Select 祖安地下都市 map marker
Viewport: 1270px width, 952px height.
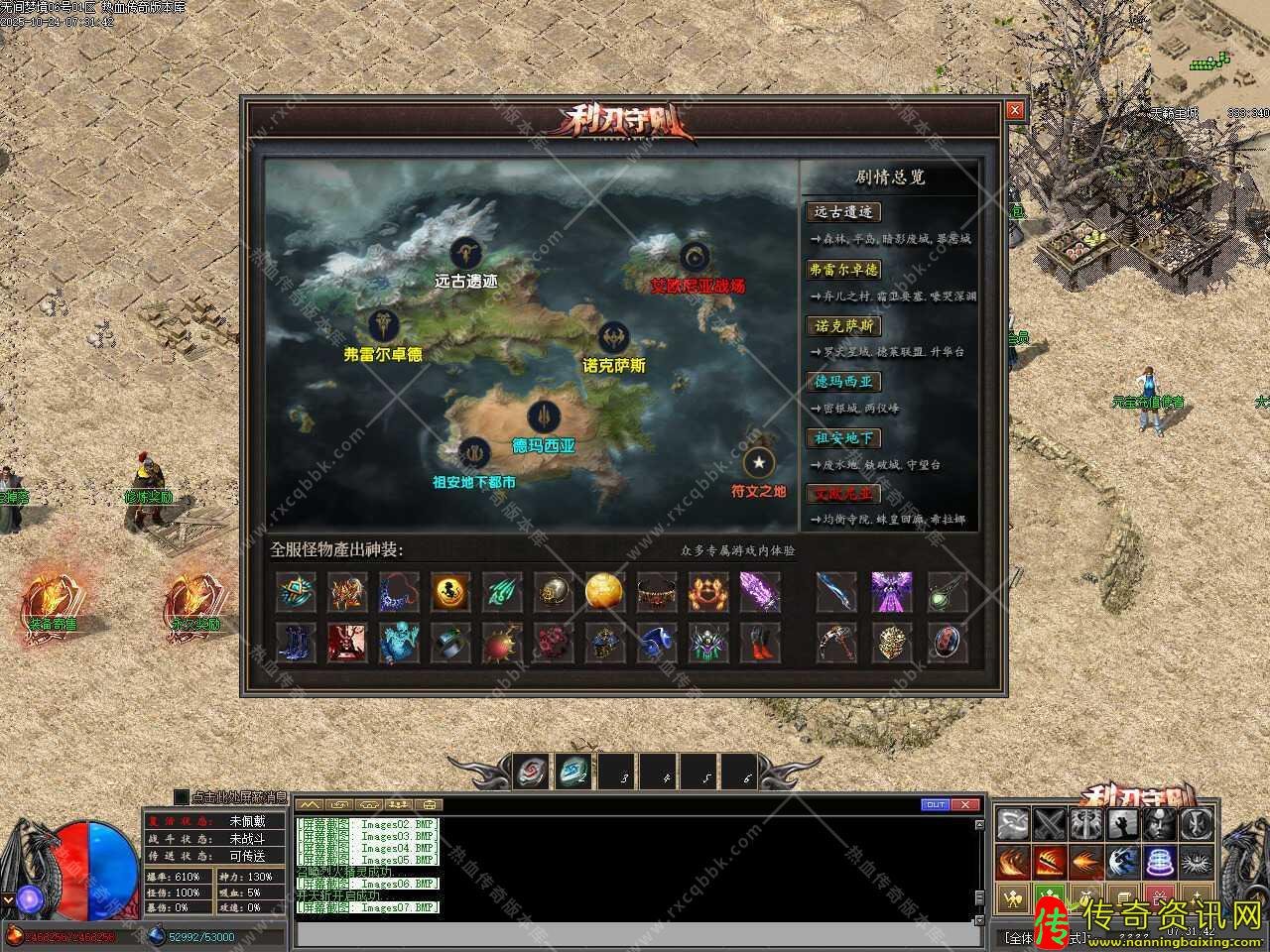point(474,454)
